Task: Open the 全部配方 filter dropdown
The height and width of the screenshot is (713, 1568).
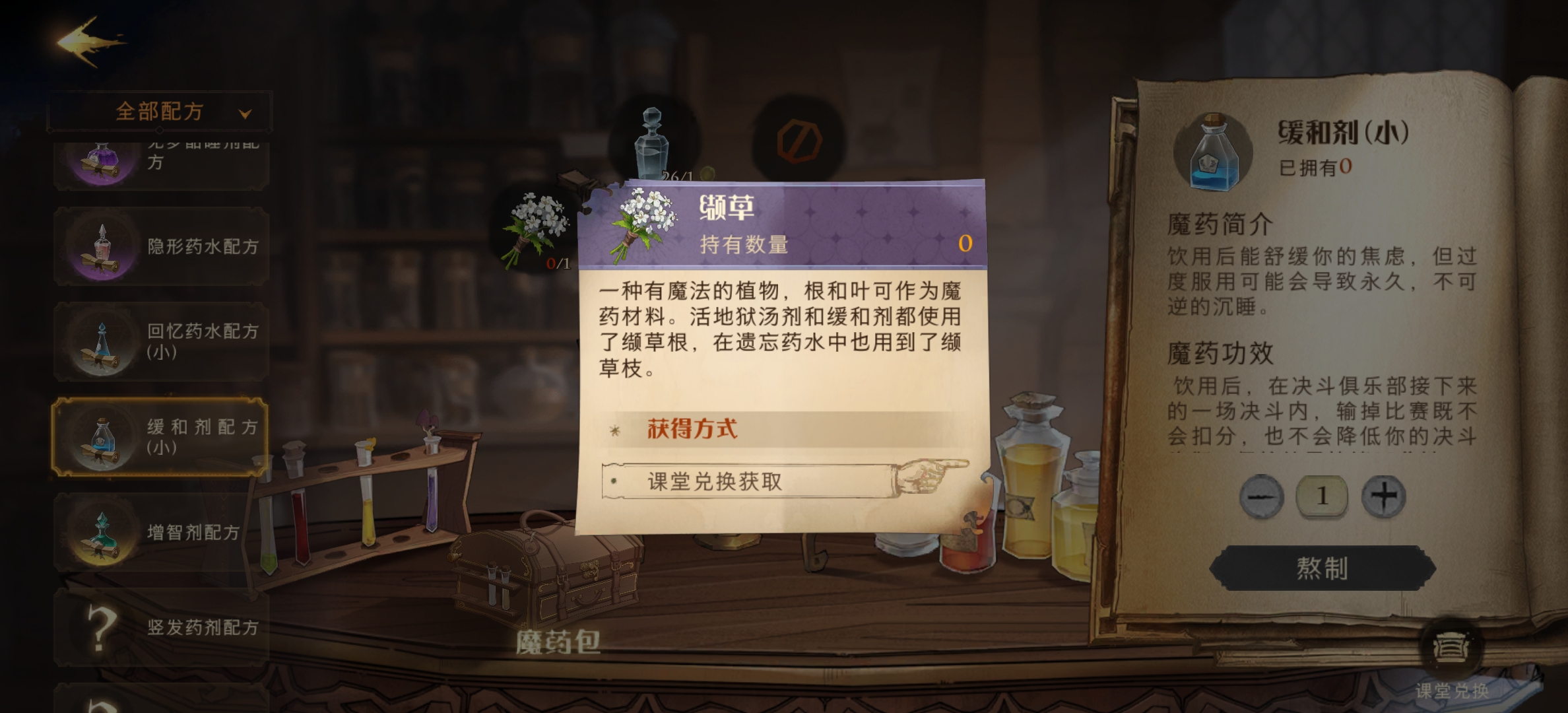Action: [160, 111]
